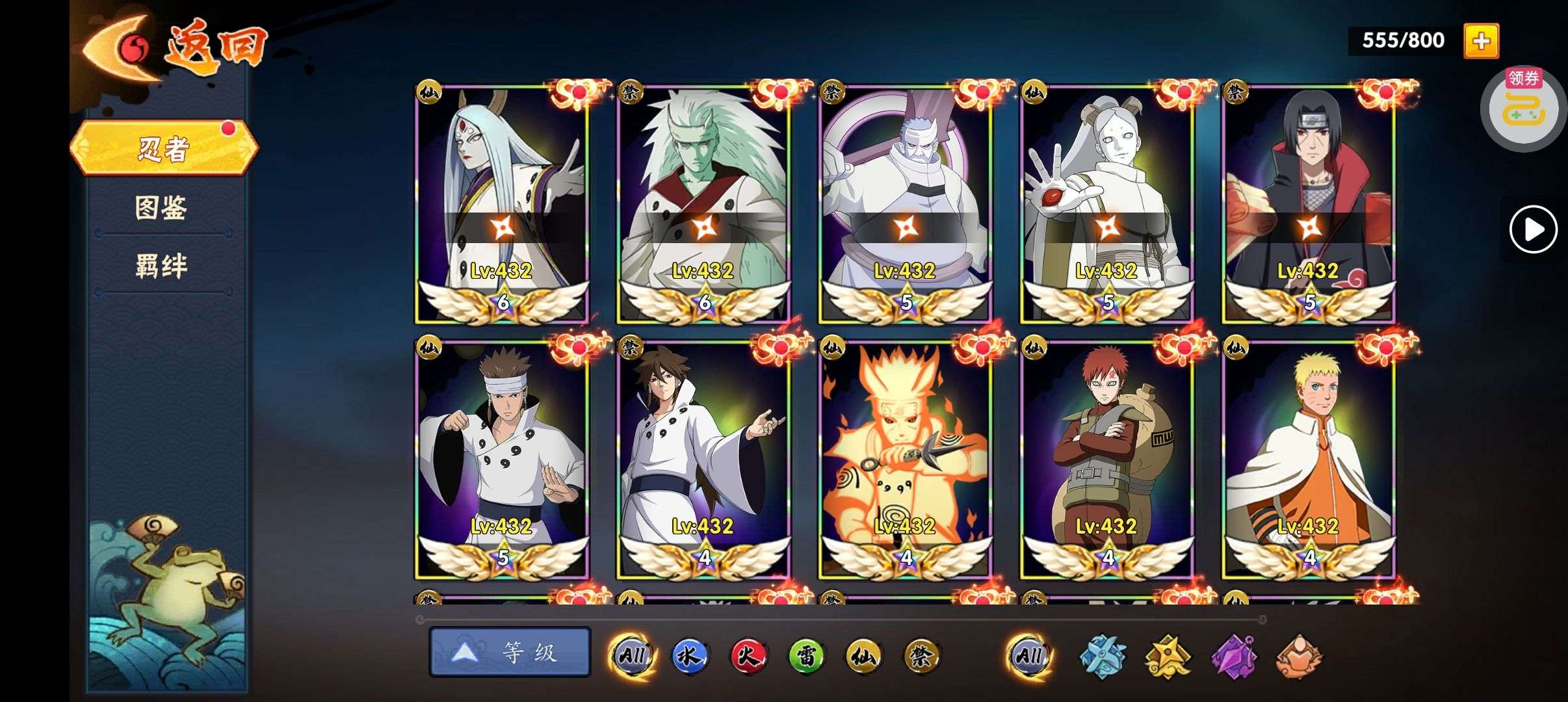Screen dimensions: 1568x702
Task: Filter ninjas by lightning element 雷
Action: (806, 656)
